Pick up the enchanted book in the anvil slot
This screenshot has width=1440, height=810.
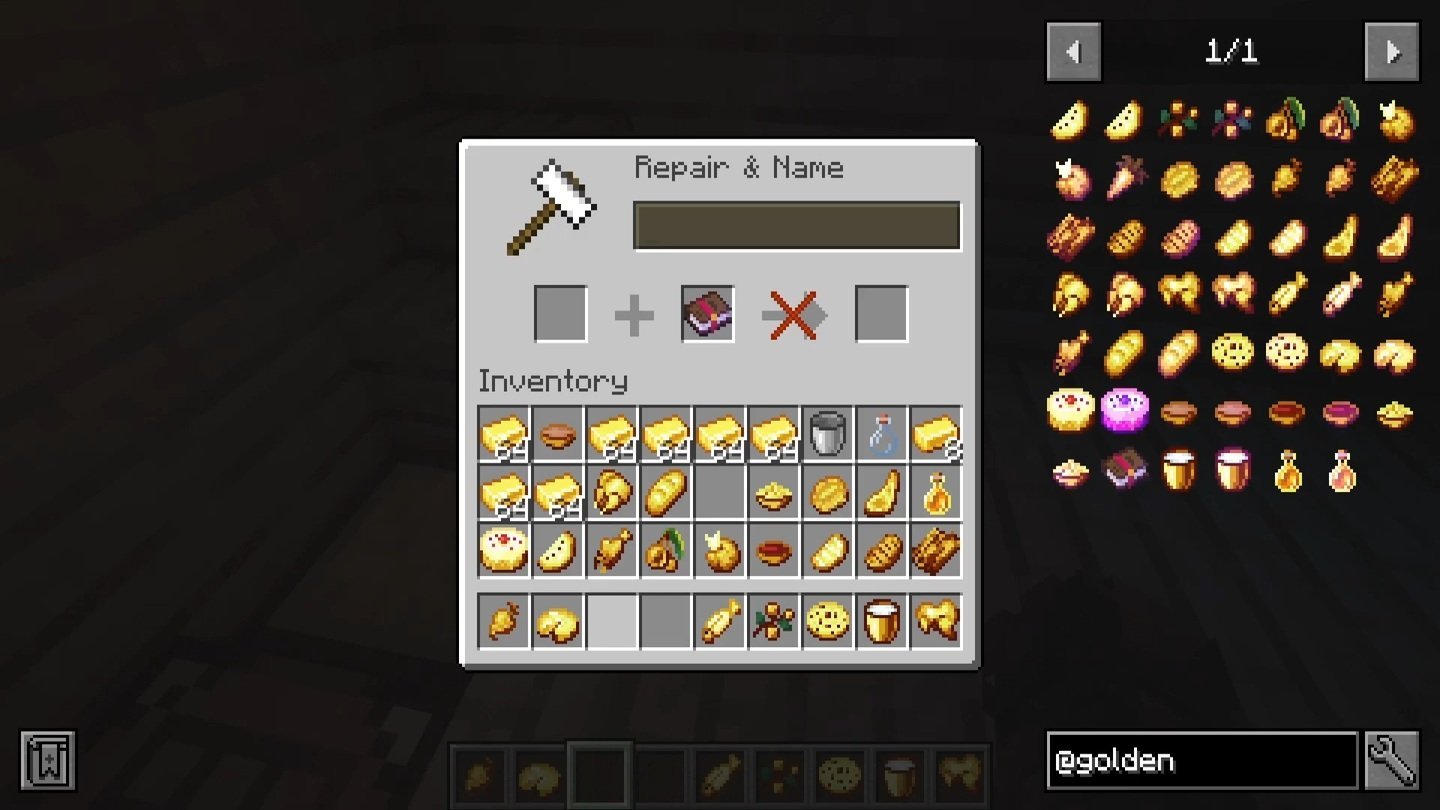(x=708, y=314)
